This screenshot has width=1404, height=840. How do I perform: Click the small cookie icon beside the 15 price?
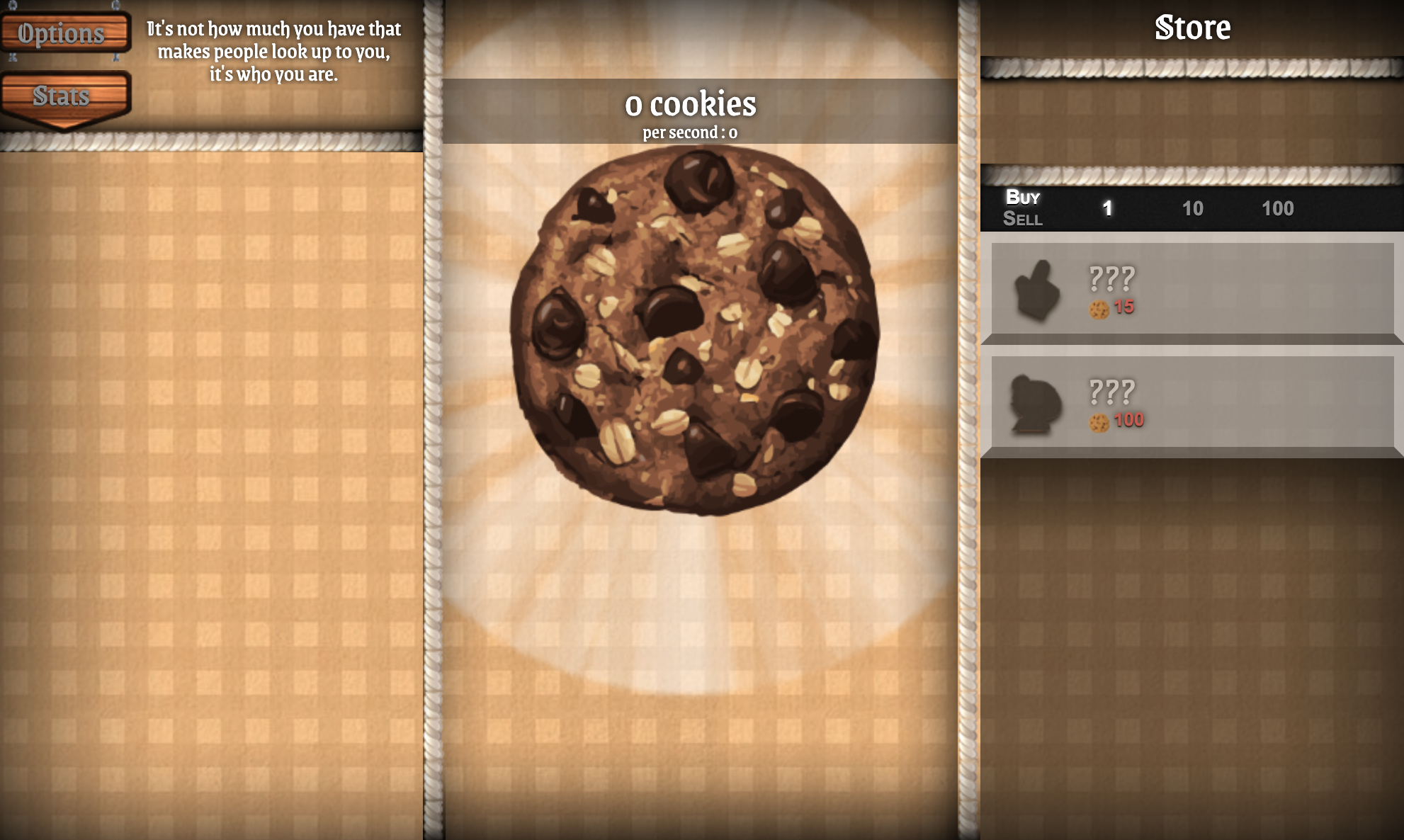click(x=1099, y=310)
